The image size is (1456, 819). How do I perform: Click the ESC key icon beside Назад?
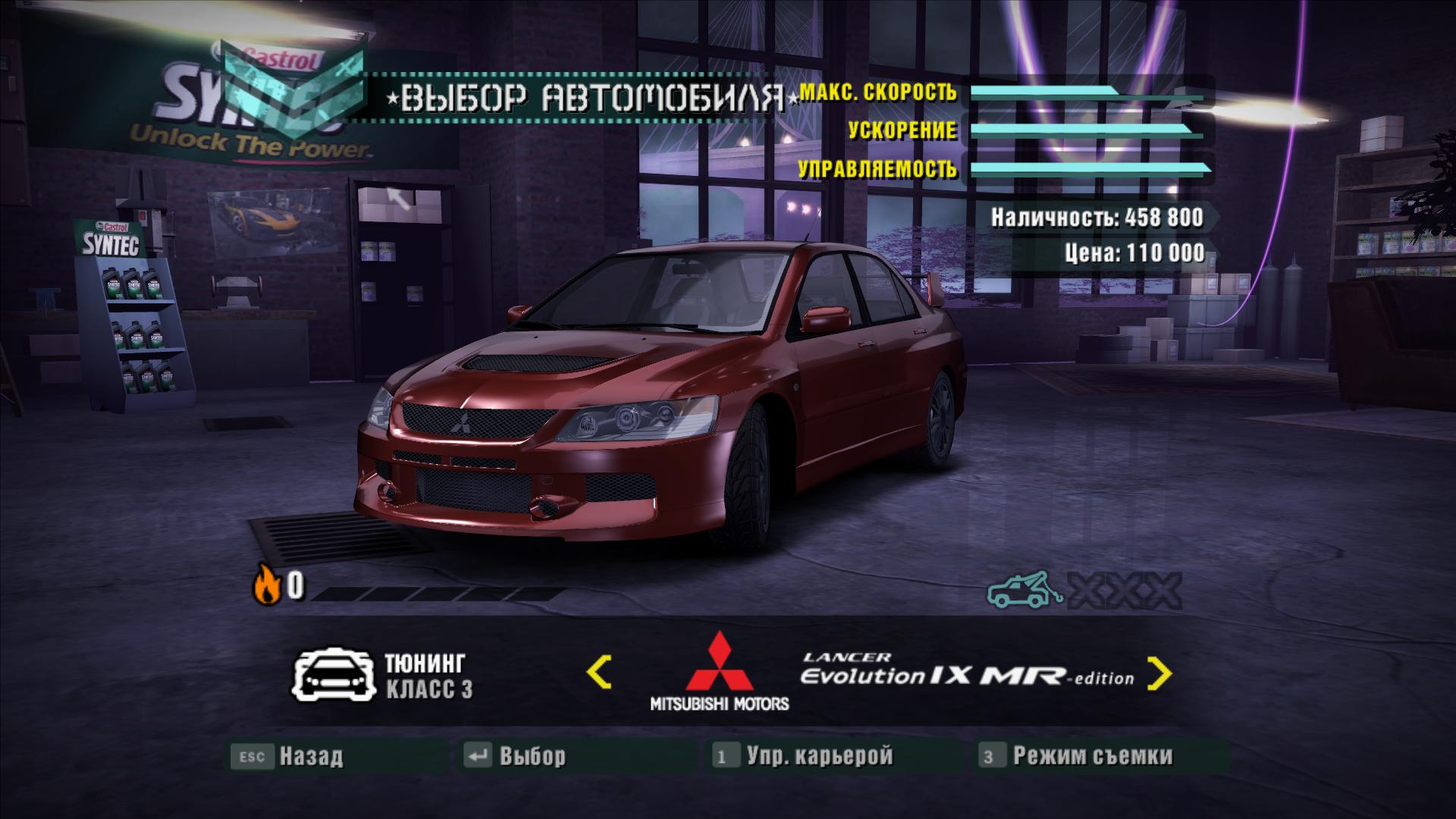[251, 755]
